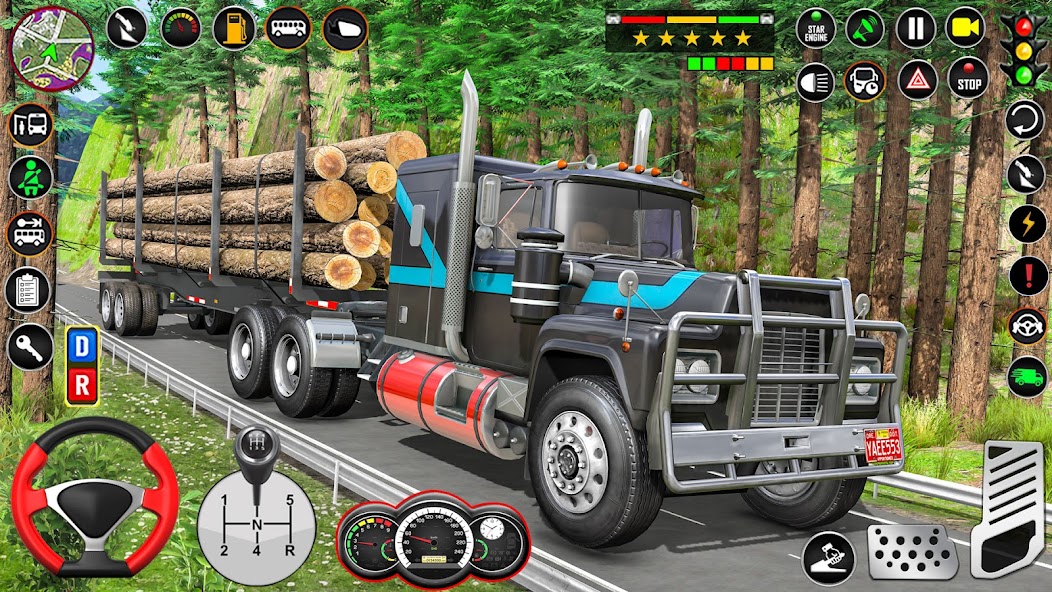Viewport: 1052px width, 592px height.
Task: Turn on the hazard warning triangle
Action: [x=917, y=79]
